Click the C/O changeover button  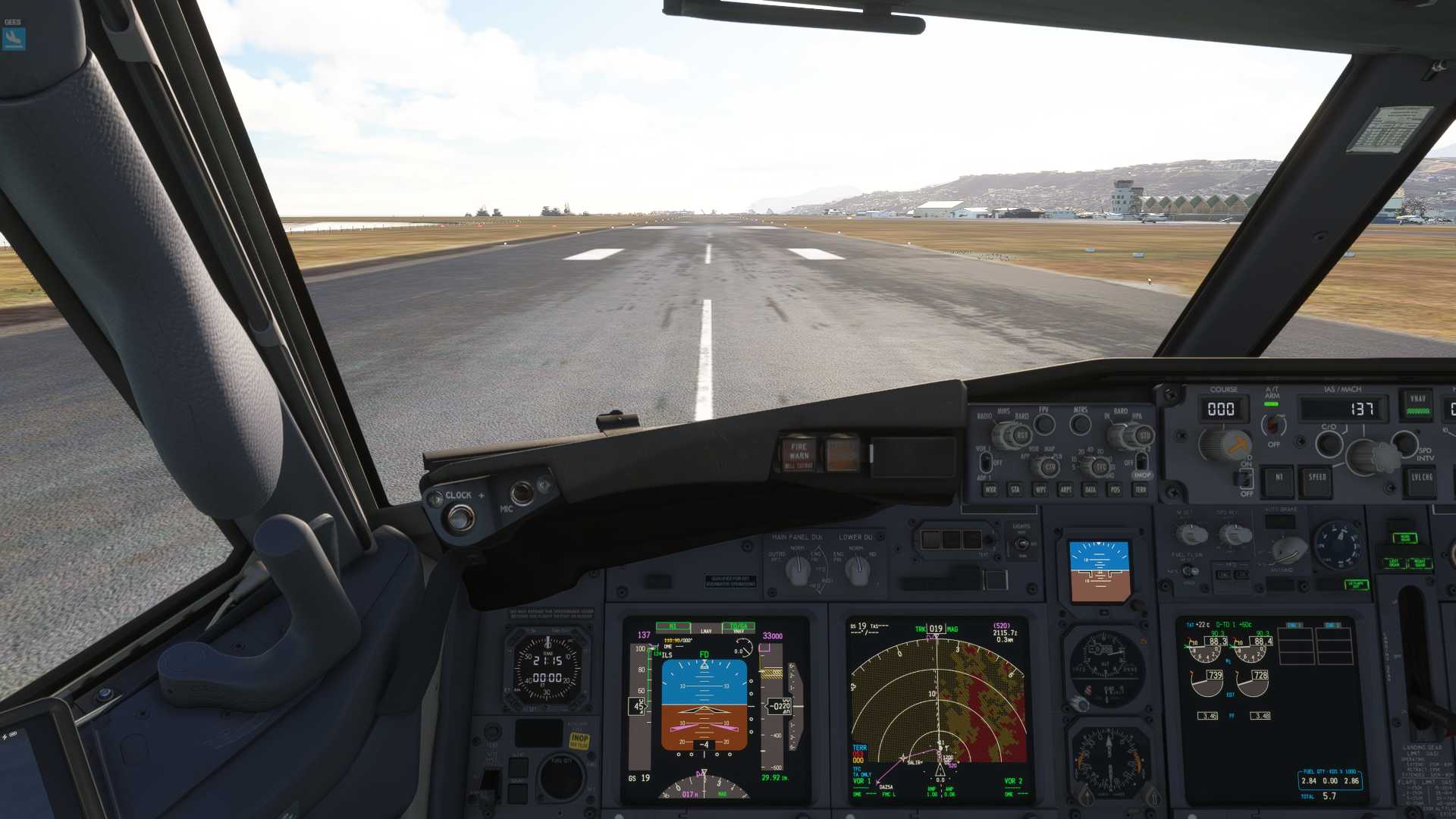coord(1329,443)
